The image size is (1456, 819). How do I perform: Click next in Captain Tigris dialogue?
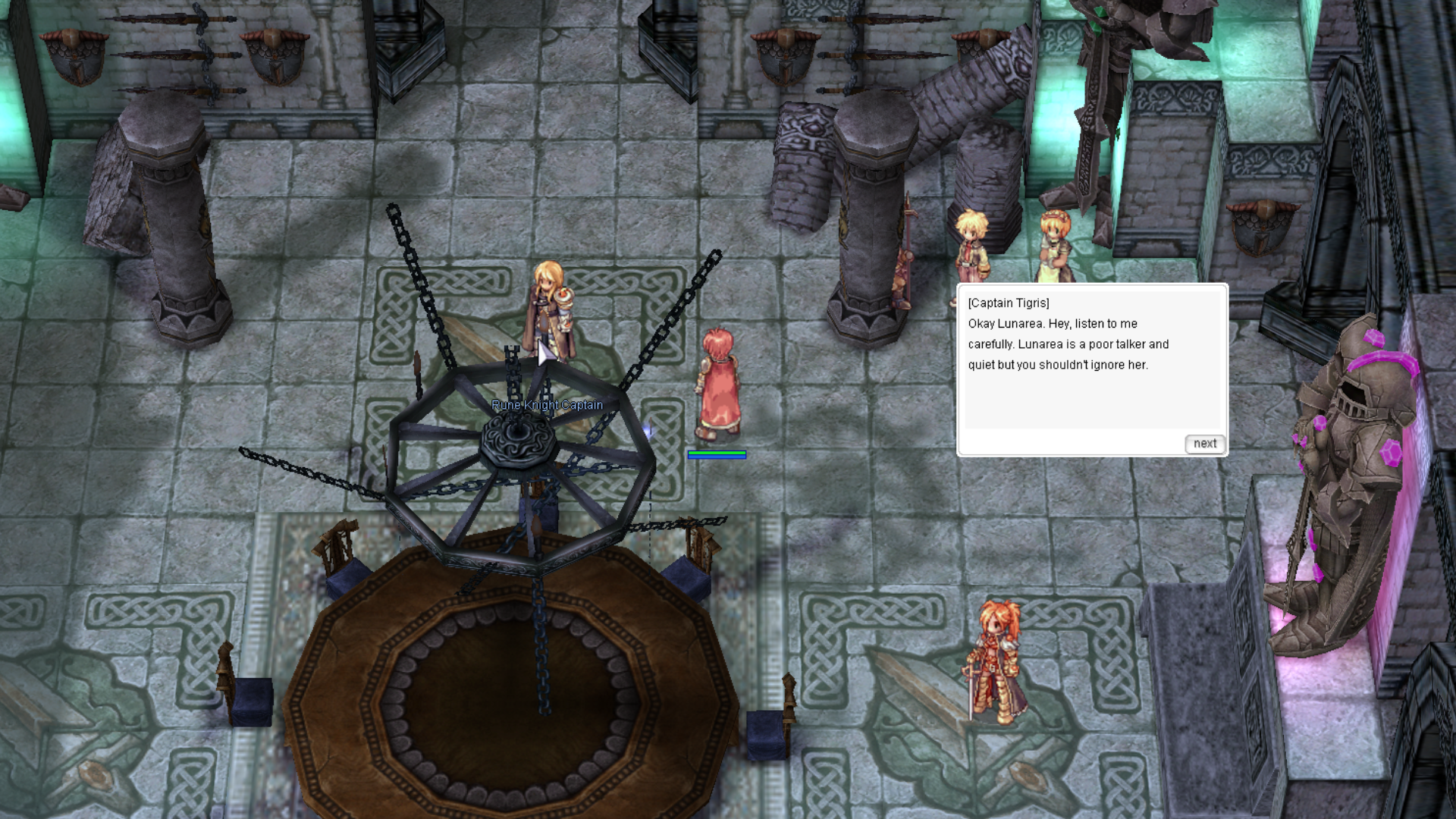coord(1204,444)
